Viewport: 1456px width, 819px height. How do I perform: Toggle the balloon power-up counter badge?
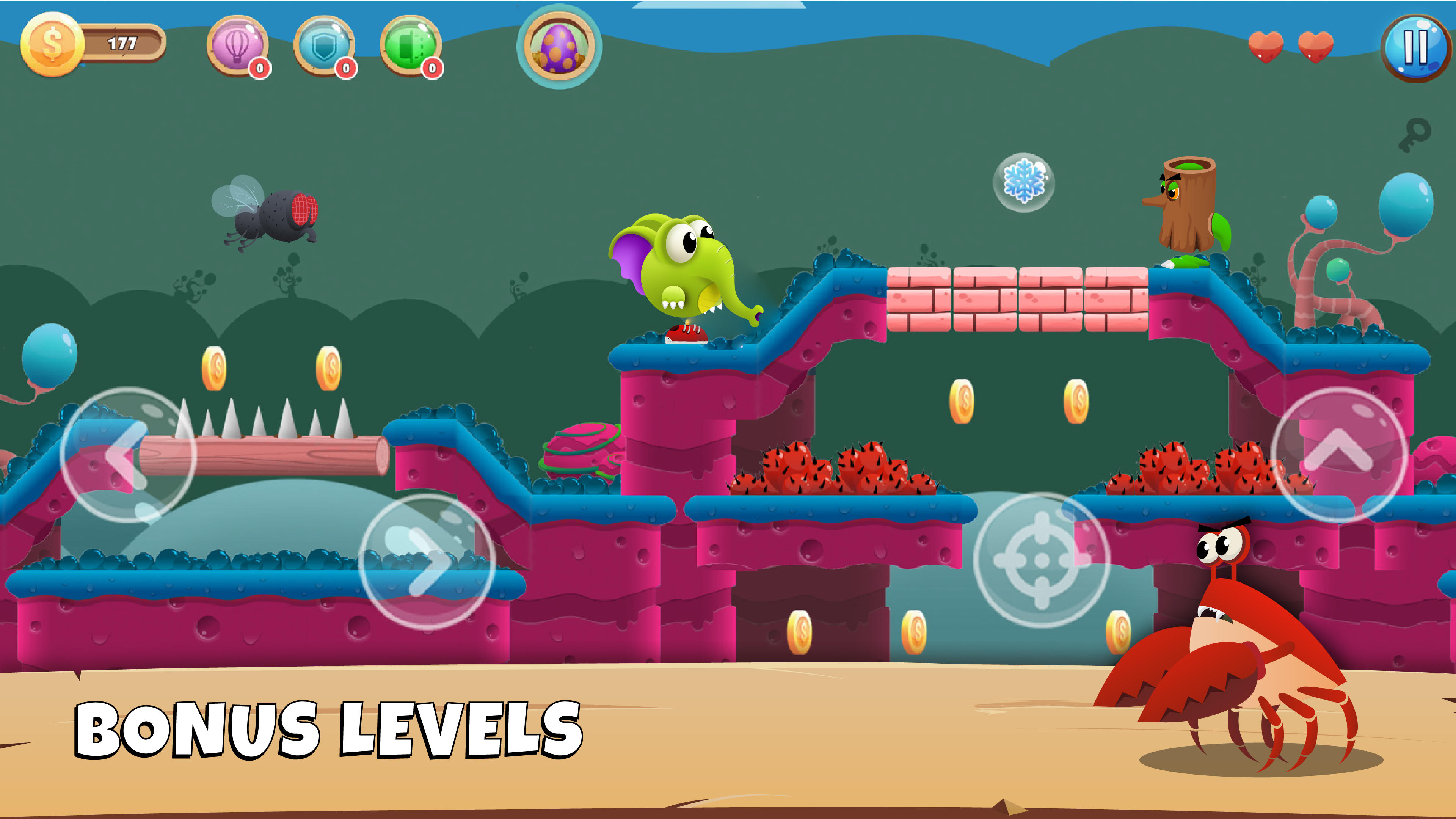tap(259, 69)
